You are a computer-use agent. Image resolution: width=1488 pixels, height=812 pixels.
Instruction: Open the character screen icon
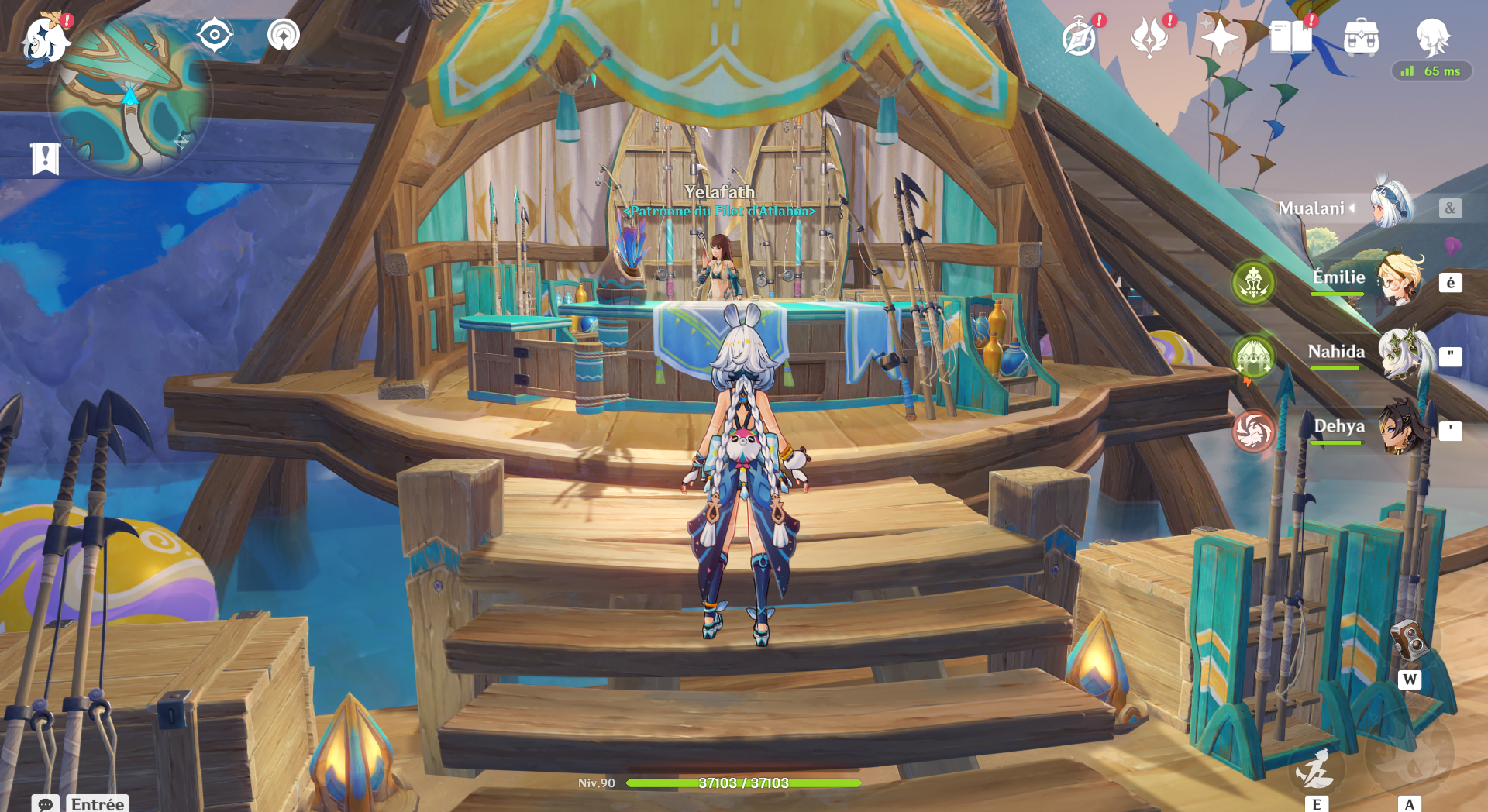coord(1432,36)
